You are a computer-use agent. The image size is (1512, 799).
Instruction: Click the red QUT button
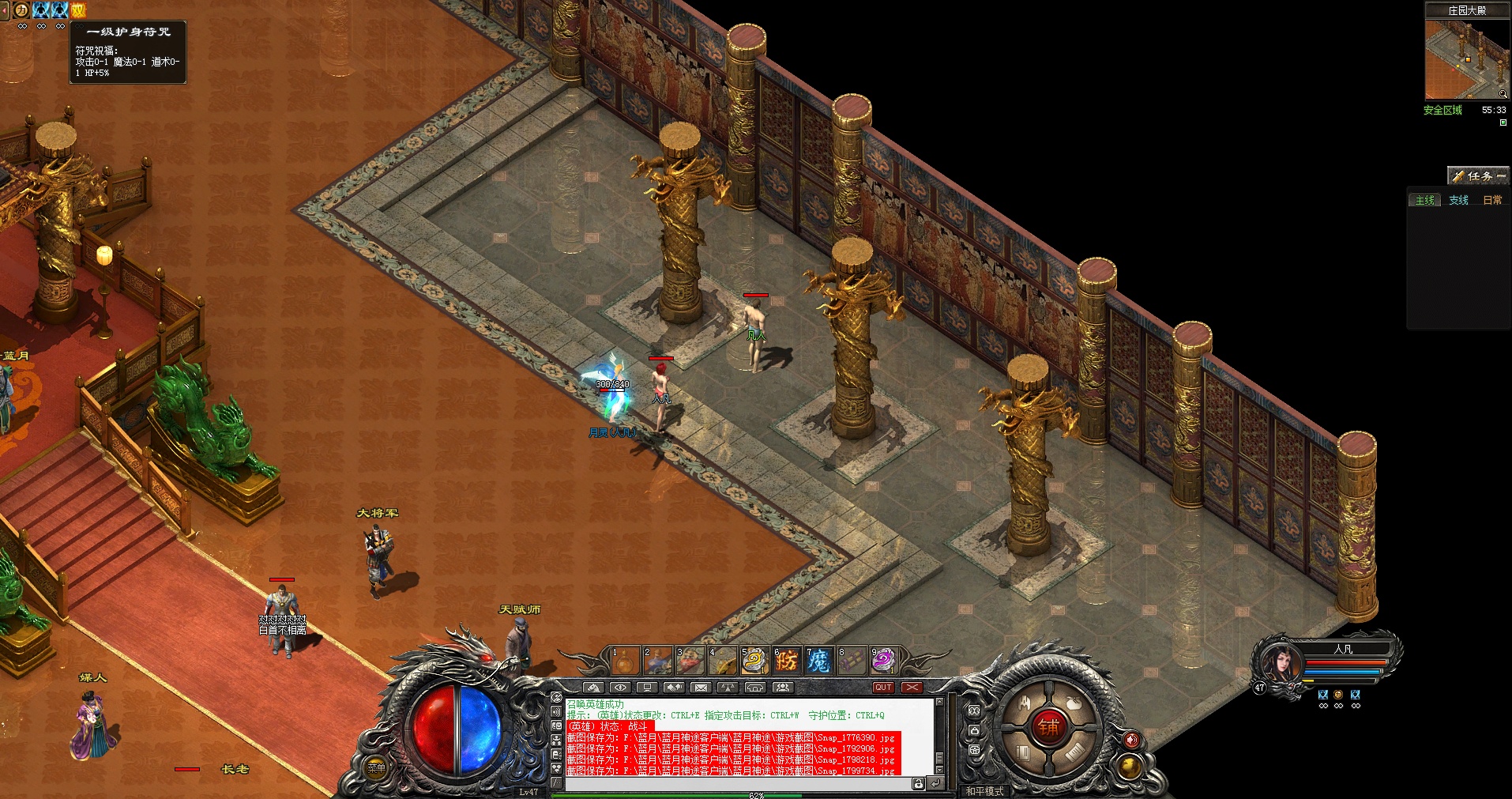click(x=883, y=688)
